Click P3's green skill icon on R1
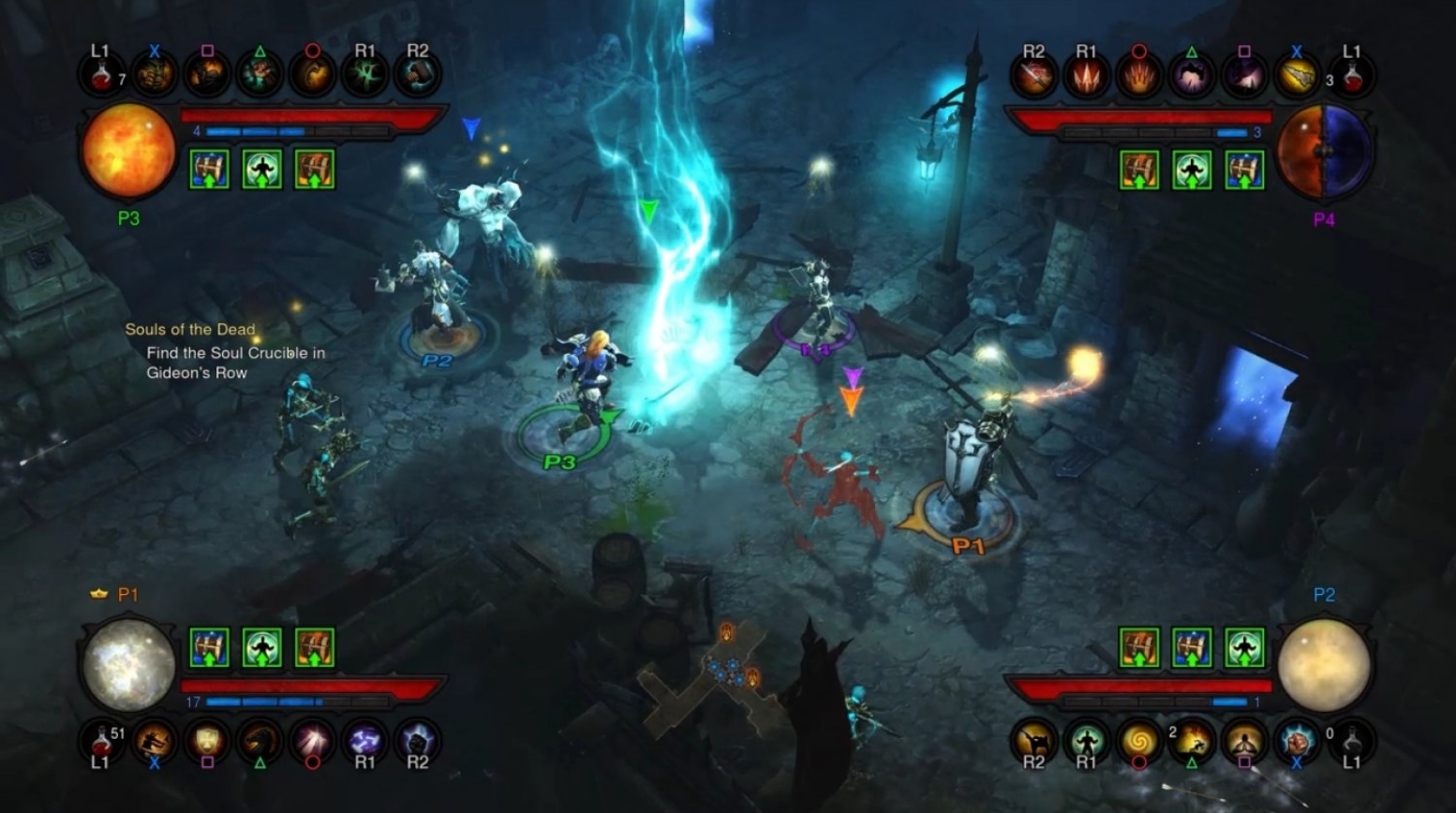This screenshot has width=1456, height=813. (365, 75)
